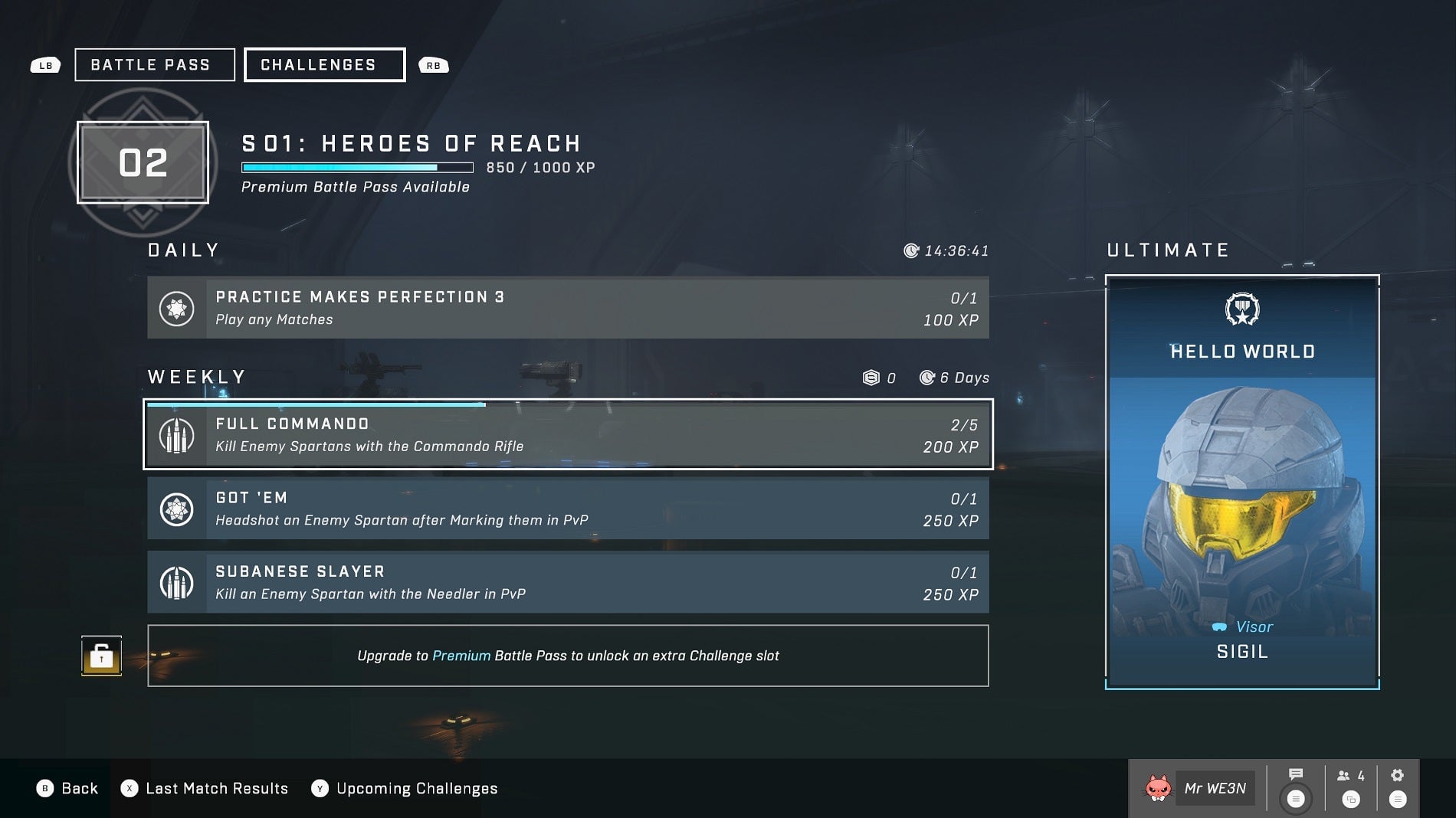Open the chat messages icon
This screenshot has width=1456, height=818.
[x=1297, y=775]
